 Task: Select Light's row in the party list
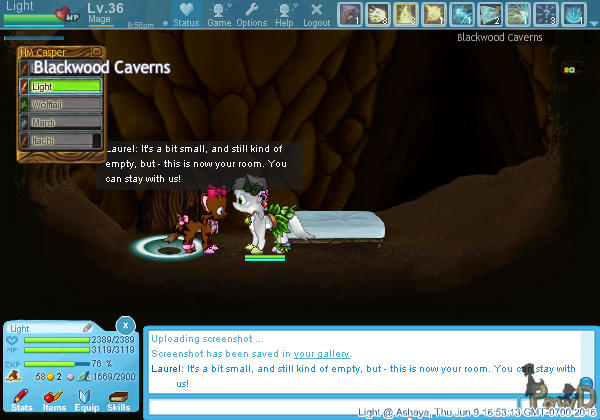[65, 86]
